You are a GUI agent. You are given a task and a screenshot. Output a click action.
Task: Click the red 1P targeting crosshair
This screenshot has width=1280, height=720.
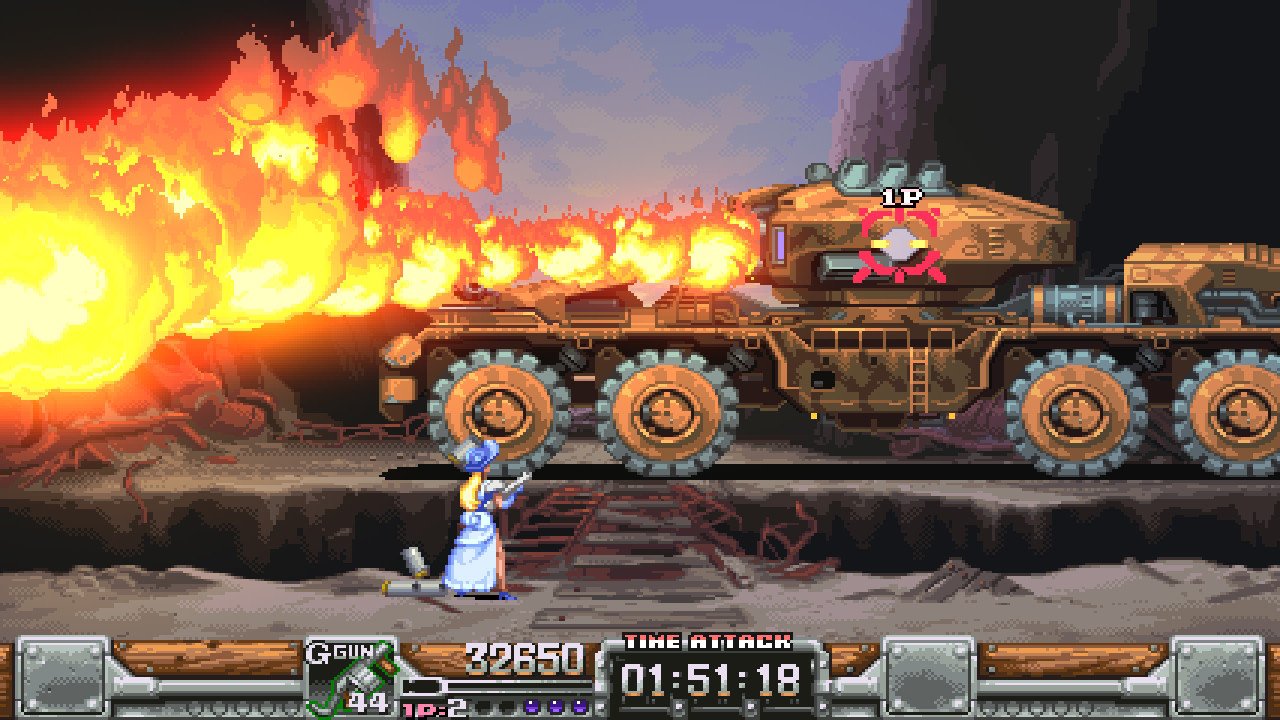pyautogui.click(x=901, y=243)
